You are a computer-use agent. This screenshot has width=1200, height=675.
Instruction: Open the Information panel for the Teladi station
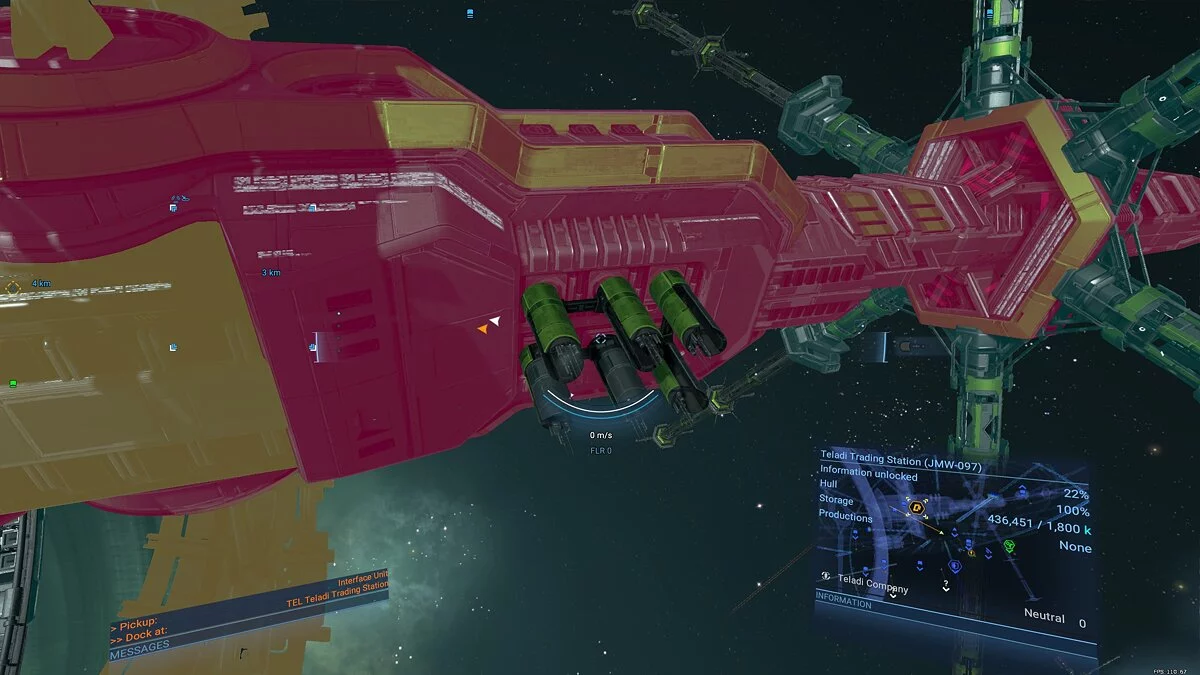tap(846, 604)
